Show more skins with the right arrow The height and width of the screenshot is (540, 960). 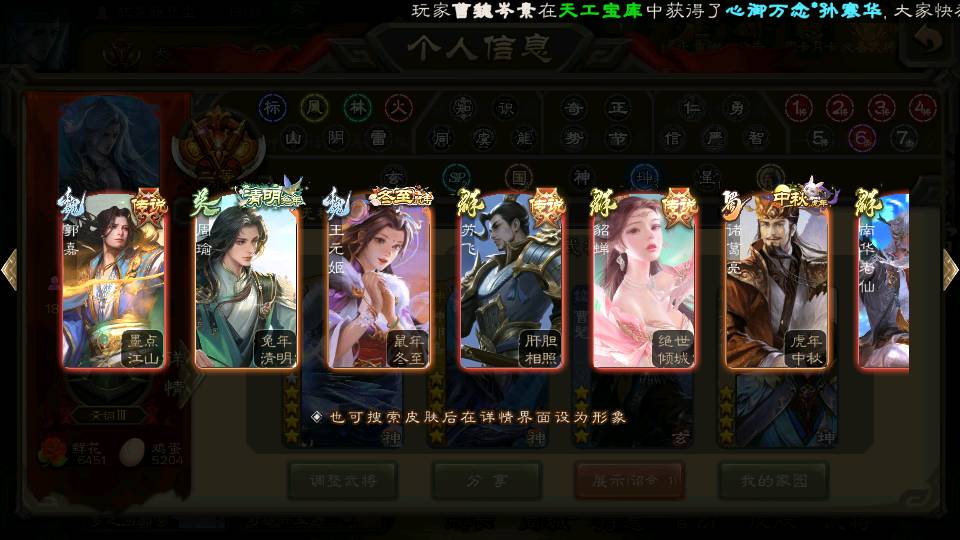(950, 270)
